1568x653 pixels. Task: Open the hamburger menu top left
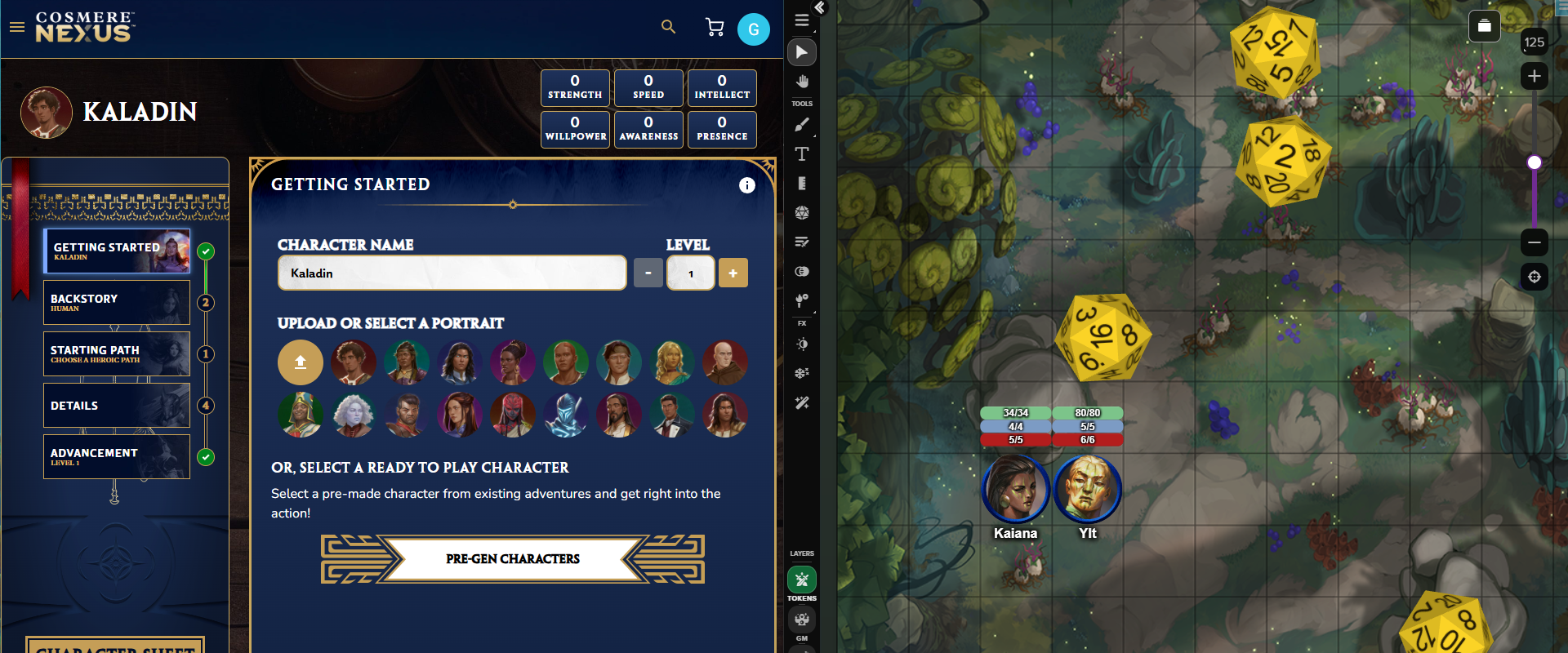tap(17, 27)
